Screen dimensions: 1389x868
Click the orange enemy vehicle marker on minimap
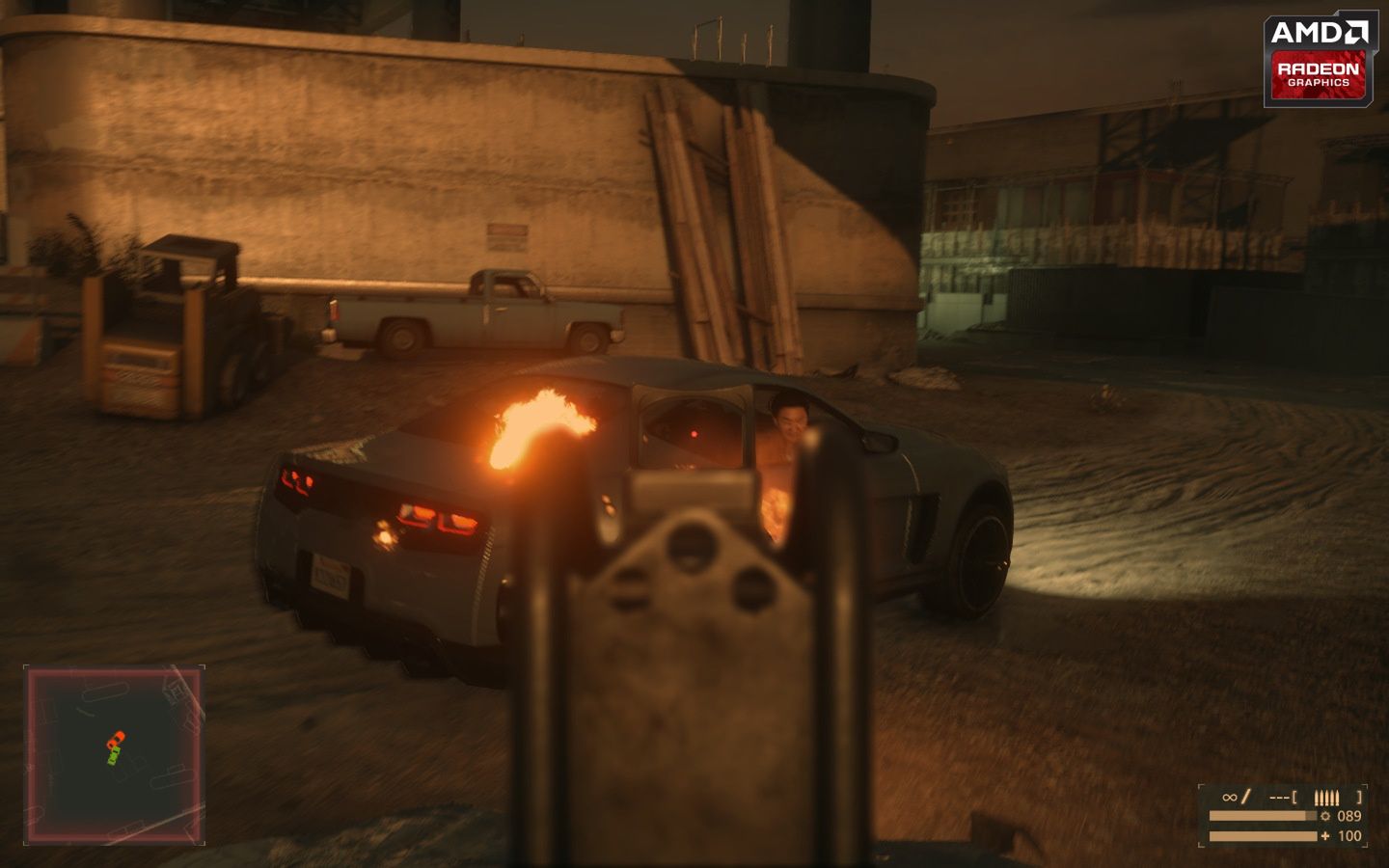pyautogui.click(x=118, y=737)
